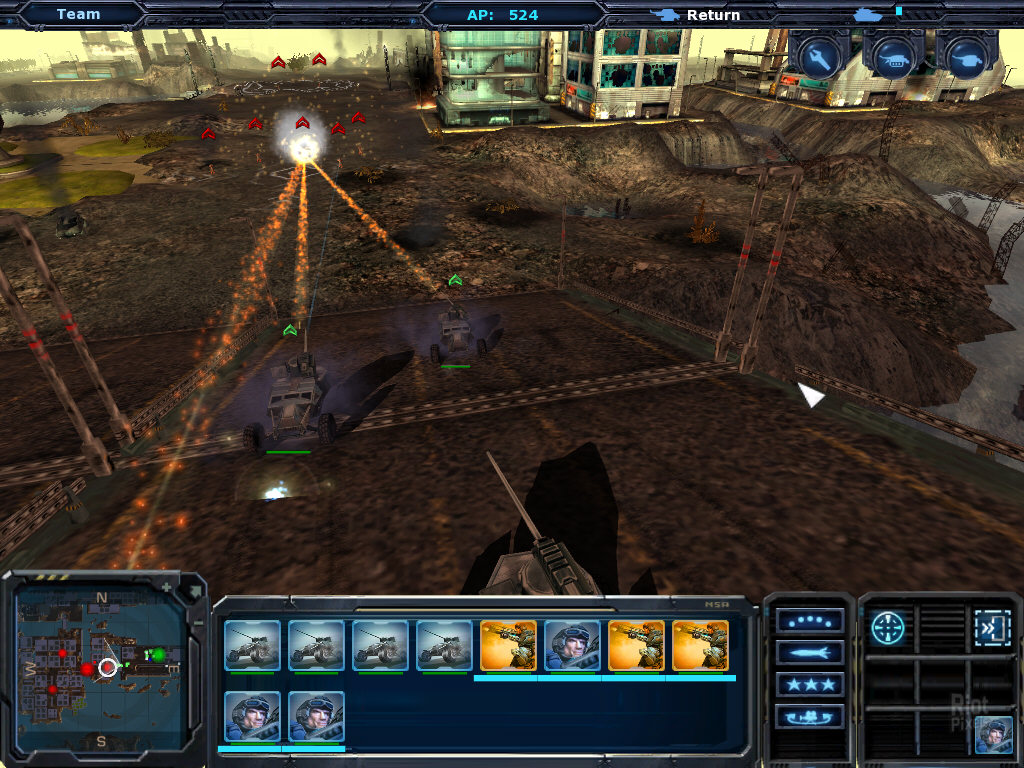This screenshot has height=768, width=1024.
Task: Click the Return button
Action: pyautogui.click(x=712, y=15)
